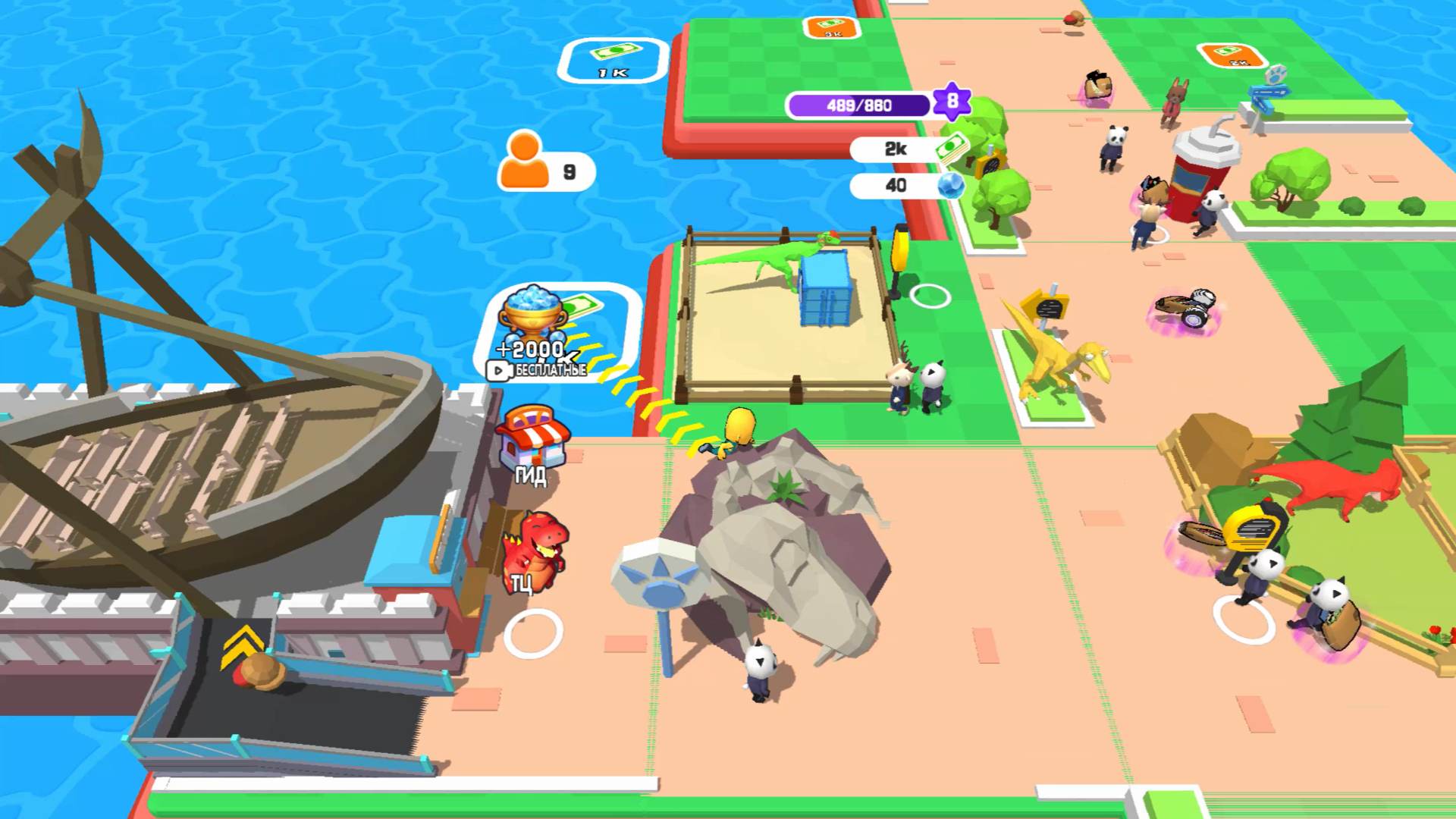Tap the orange visitor counter showing 9
This screenshot has width=1456, height=819.
tap(544, 168)
